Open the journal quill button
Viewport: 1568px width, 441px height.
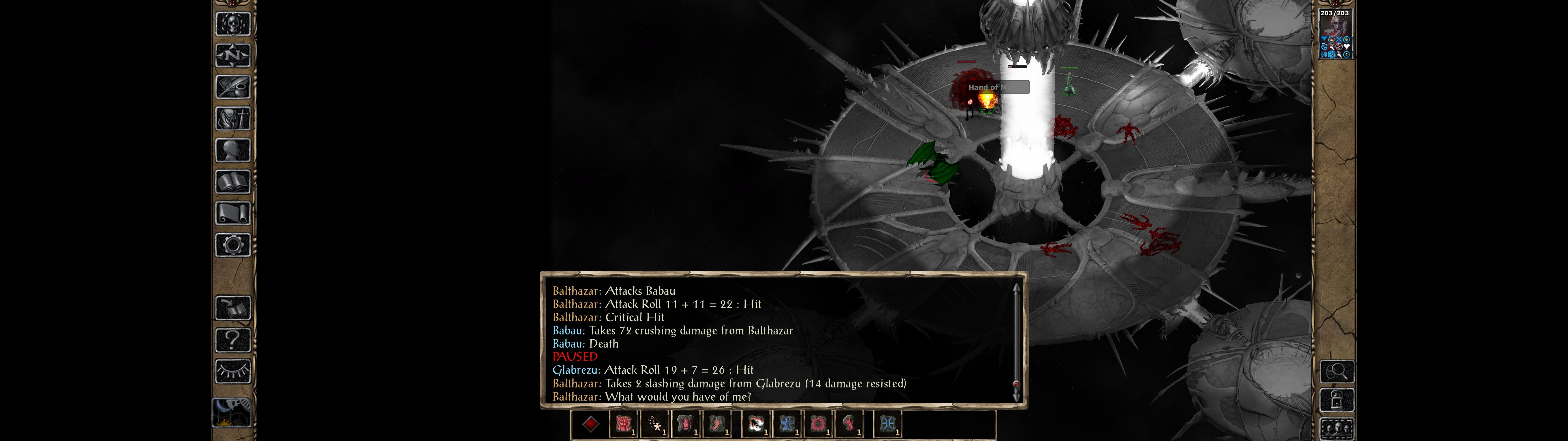coord(232,87)
